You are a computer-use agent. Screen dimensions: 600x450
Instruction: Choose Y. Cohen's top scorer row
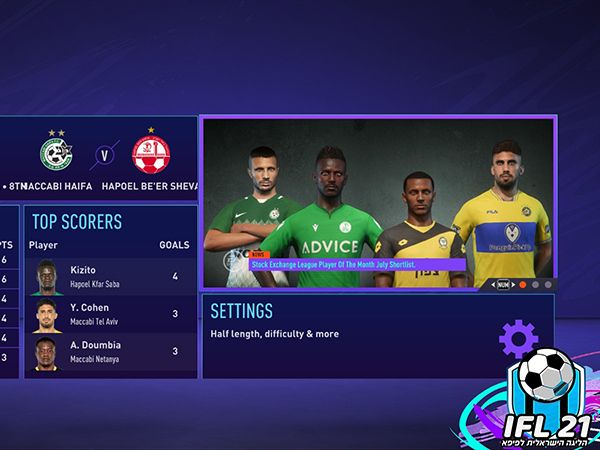tap(110, 314)
